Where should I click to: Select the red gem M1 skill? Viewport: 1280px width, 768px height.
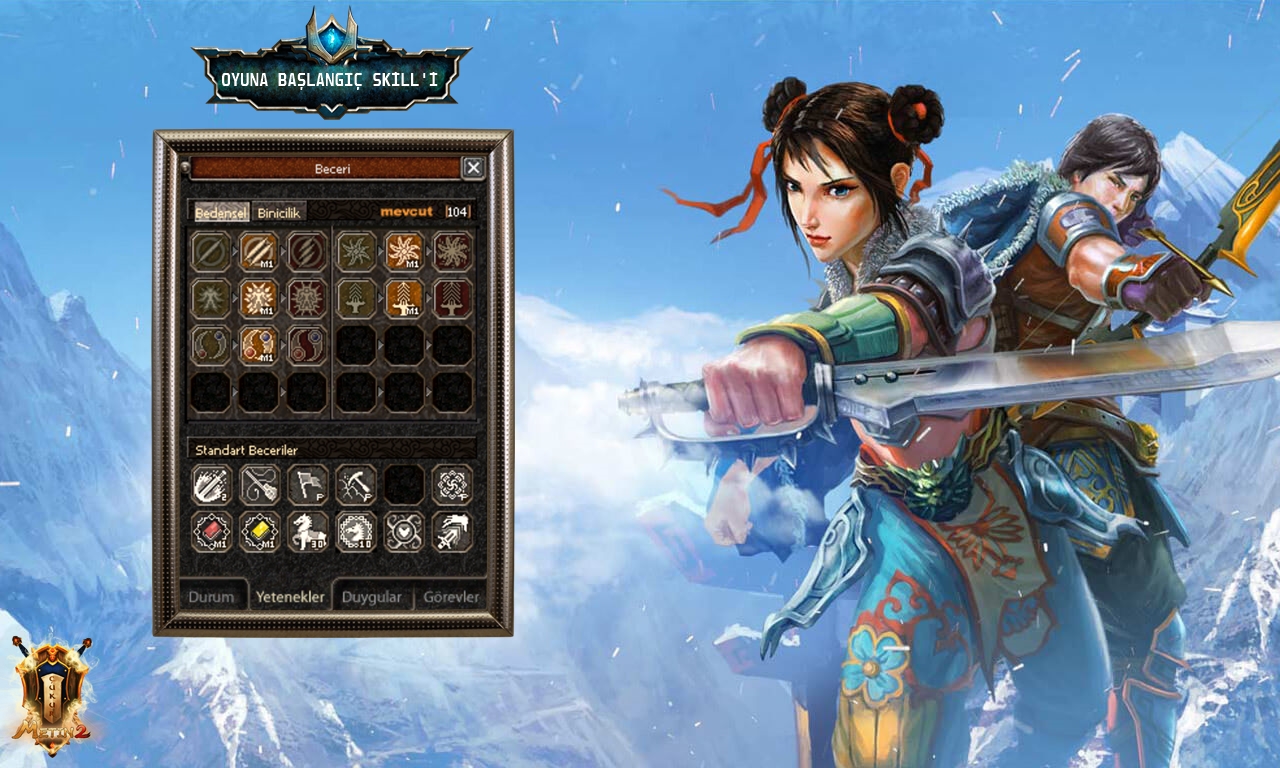211,532
